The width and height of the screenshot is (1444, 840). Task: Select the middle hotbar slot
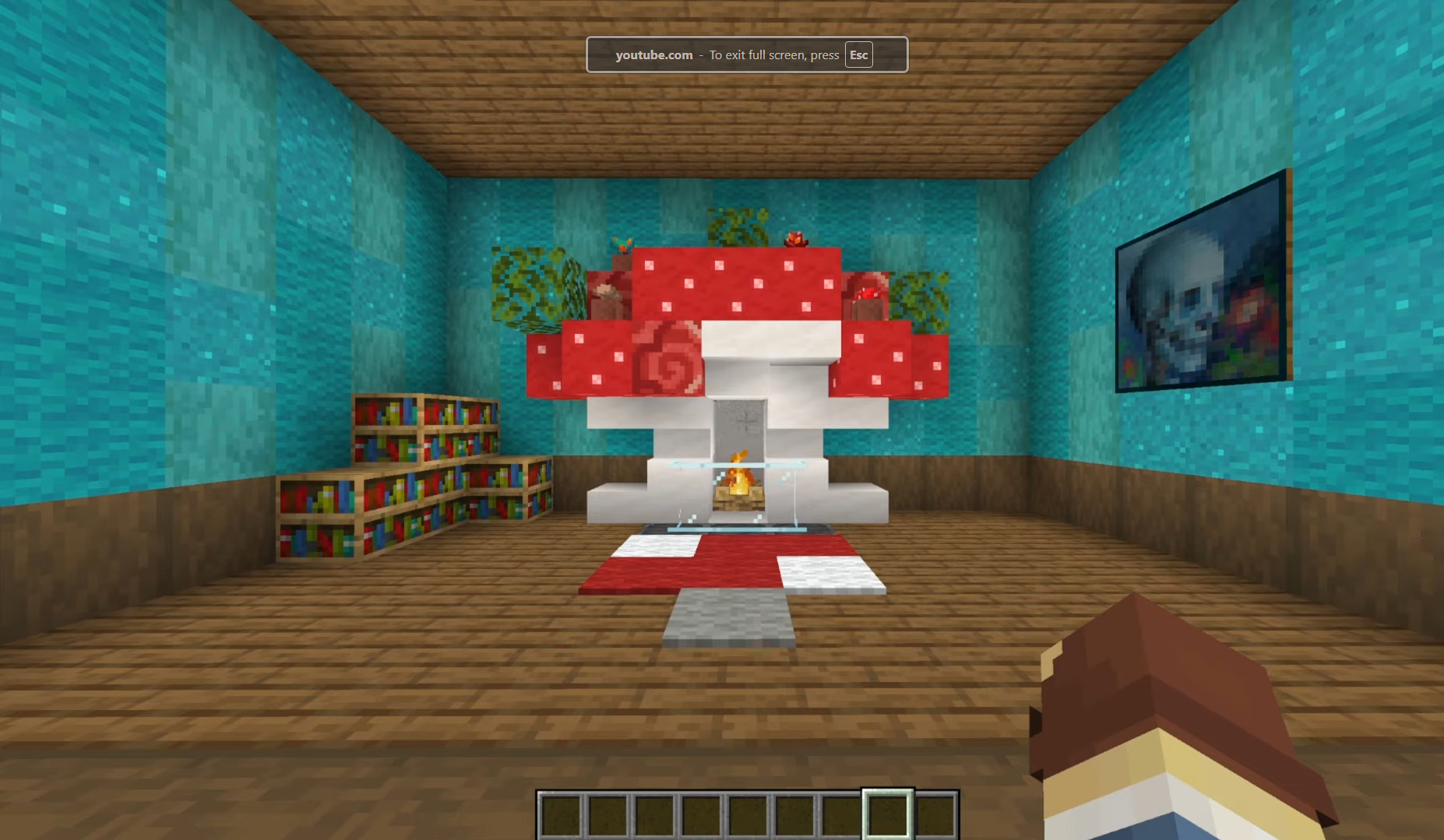pyautogui.click(x=748, y=814)
